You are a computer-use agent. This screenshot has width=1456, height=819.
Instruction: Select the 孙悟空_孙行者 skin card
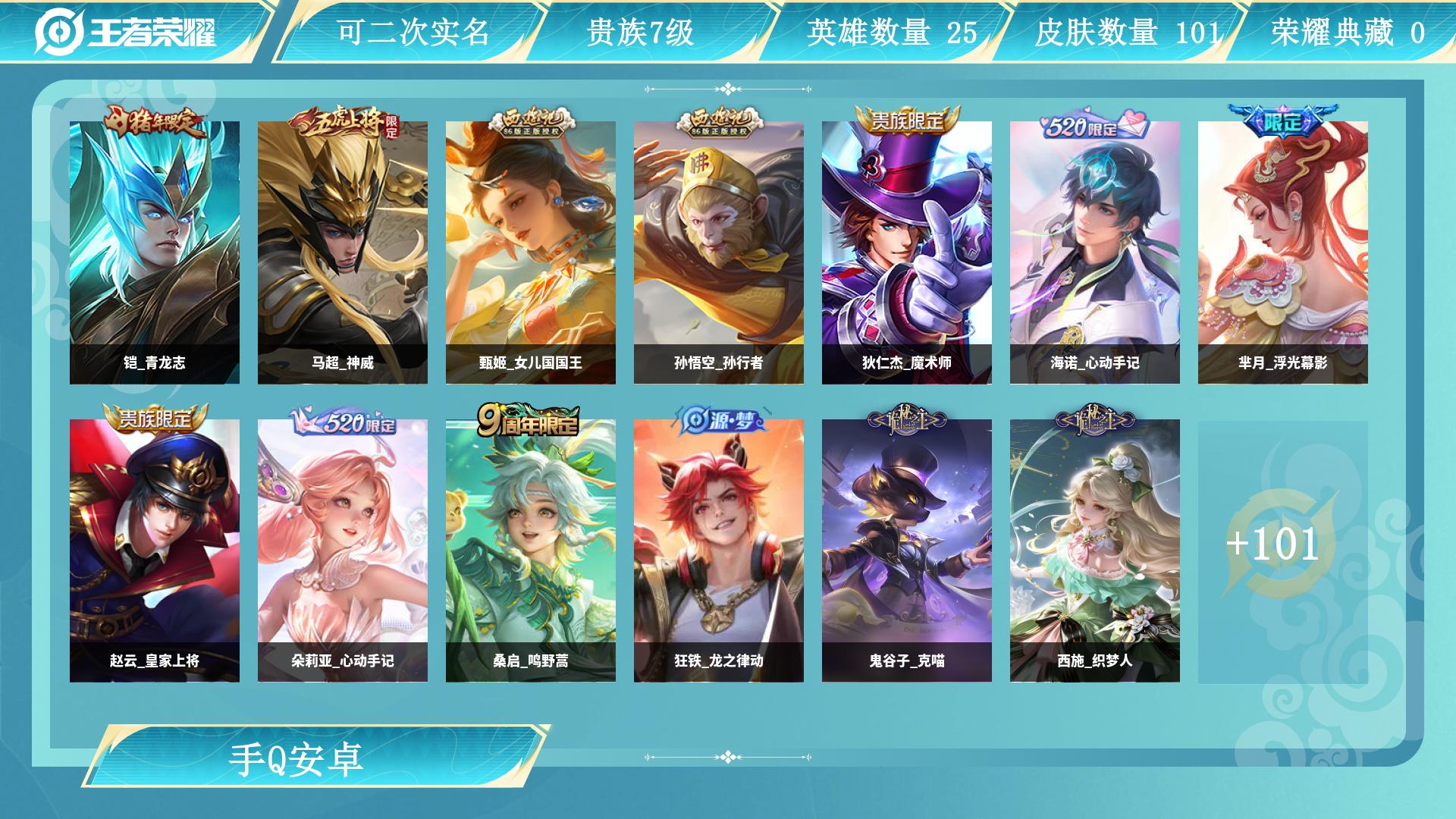point(719,253)
